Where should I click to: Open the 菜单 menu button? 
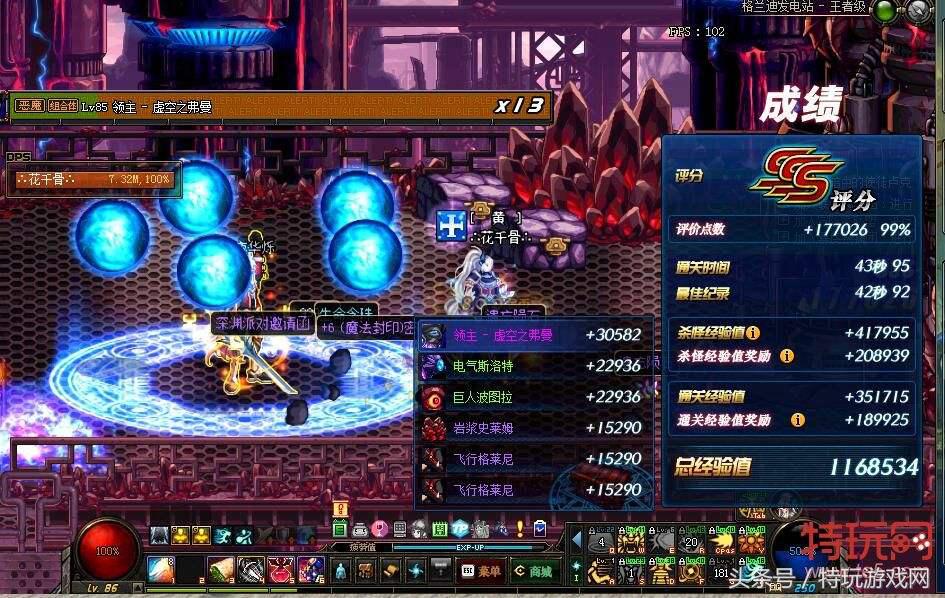tap(482, 571)
